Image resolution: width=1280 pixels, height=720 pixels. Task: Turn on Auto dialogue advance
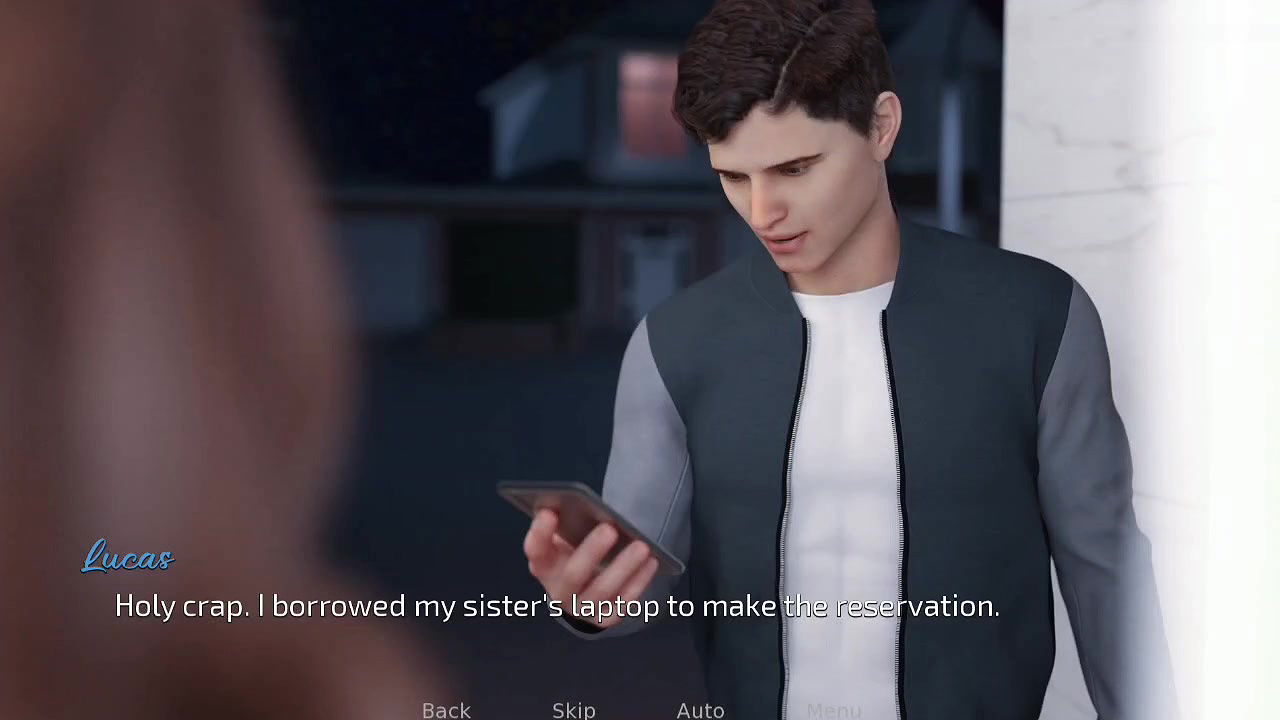700,710
